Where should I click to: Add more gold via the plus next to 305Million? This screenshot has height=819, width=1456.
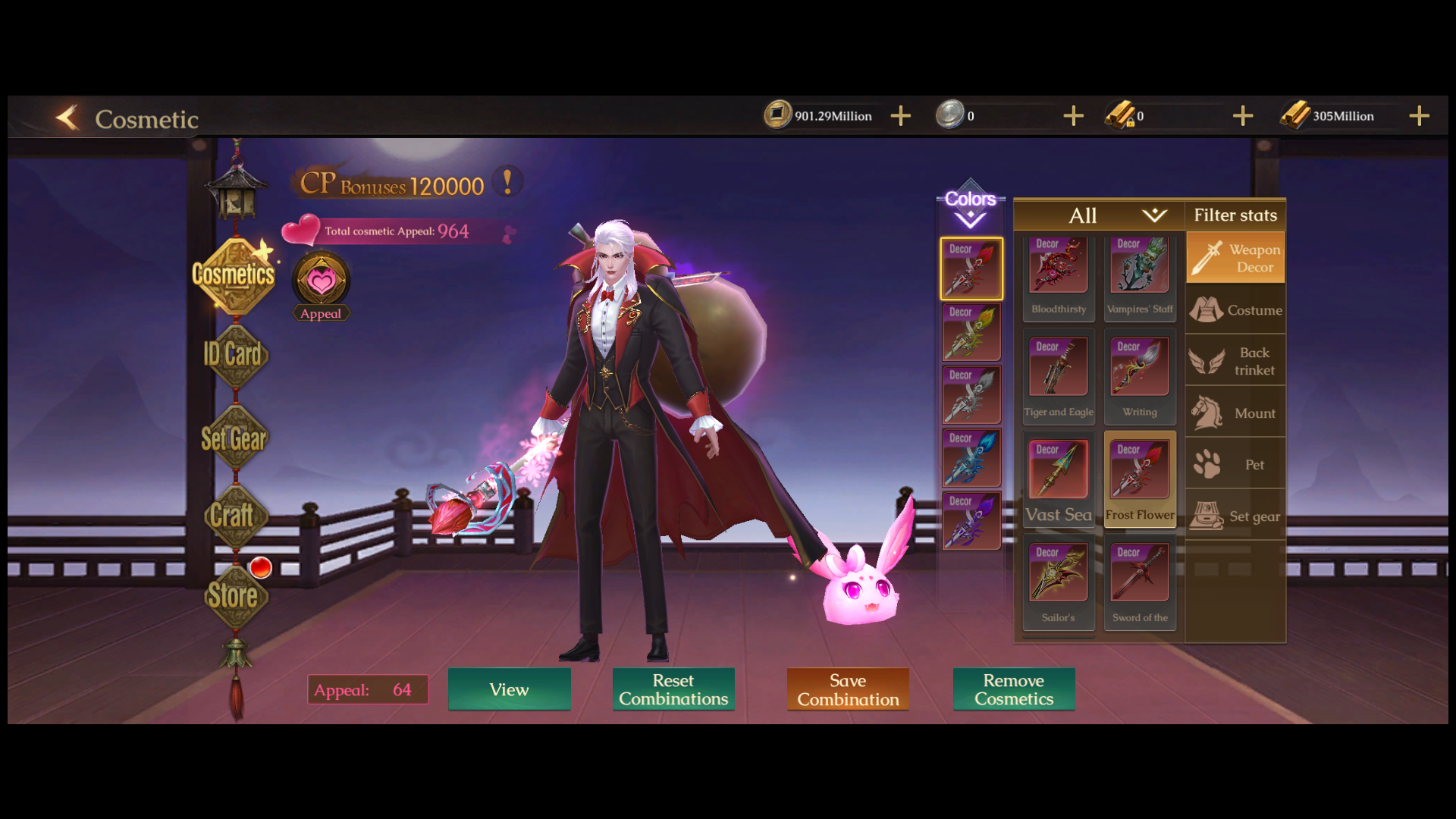[x=1419, y=115]
